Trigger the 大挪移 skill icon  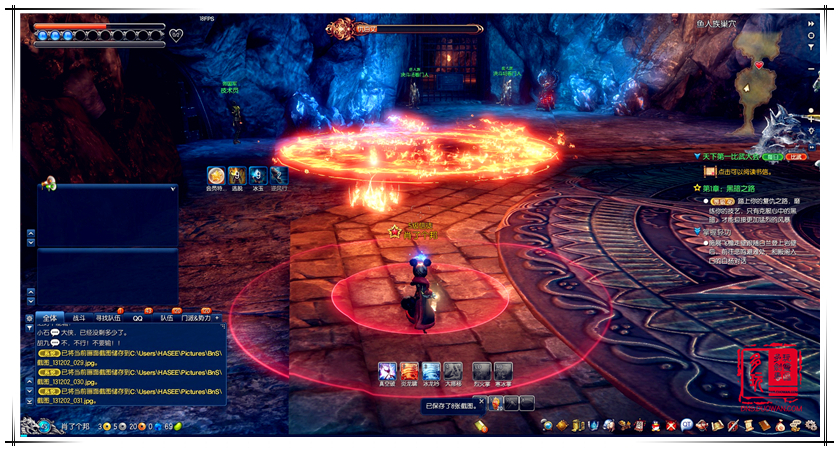coord(453,372)
